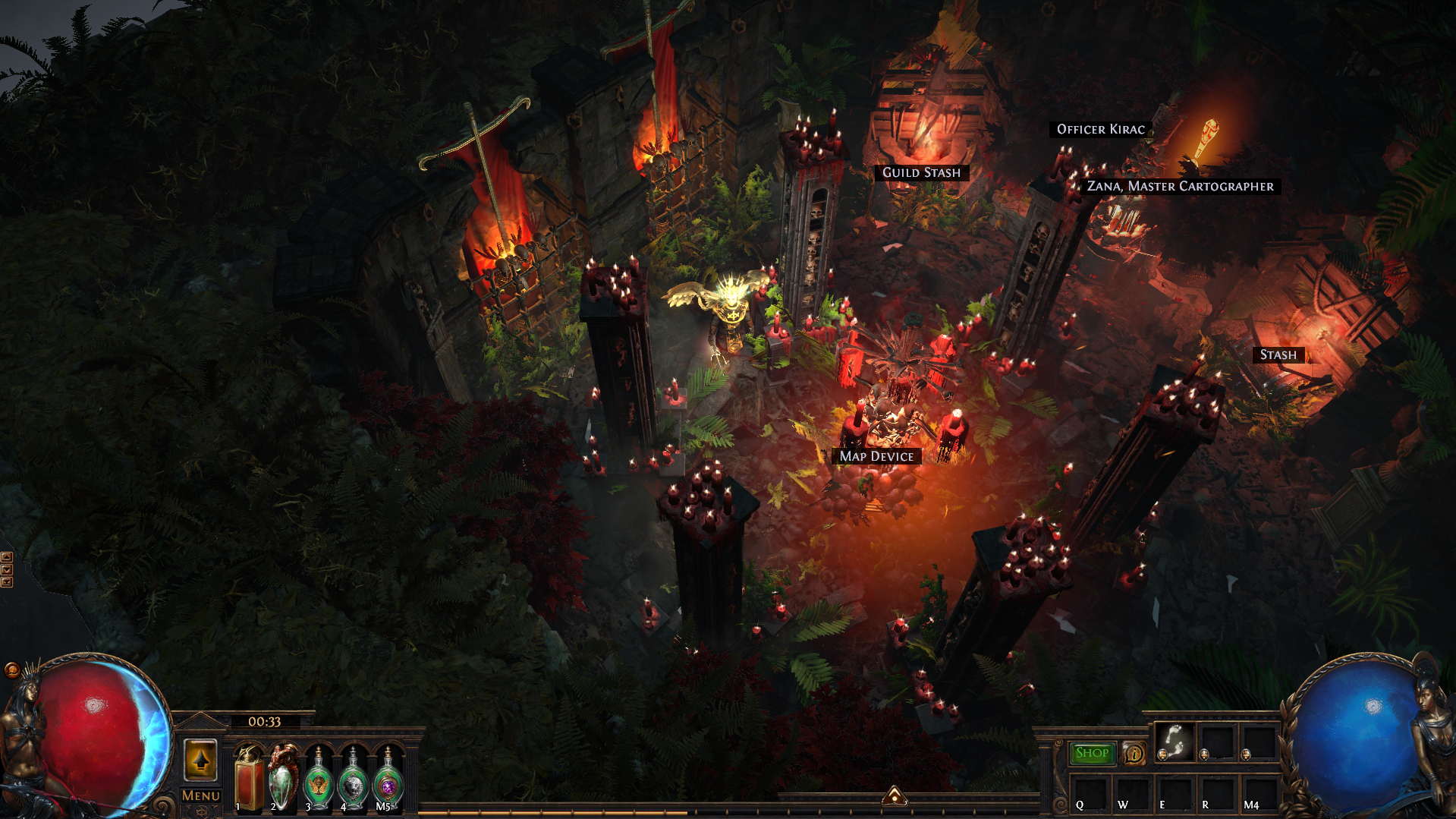Use the green purple-gem flask in slot M5
The height and width of the screenshot is (819, 1456).
[388, 780]
